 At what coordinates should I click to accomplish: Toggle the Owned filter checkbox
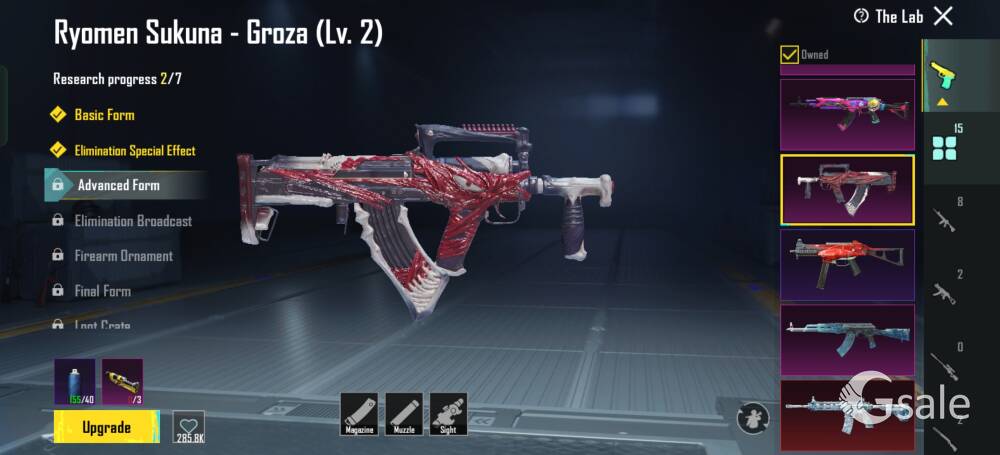tap(789, 54)
